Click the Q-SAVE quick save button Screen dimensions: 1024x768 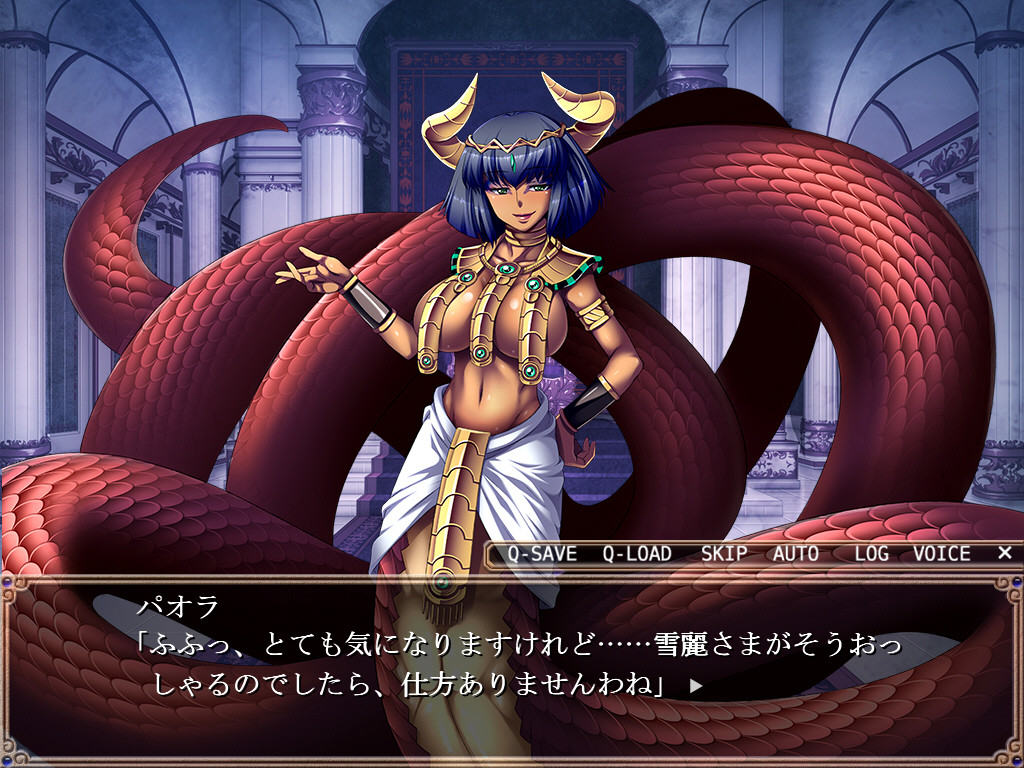point(542,554)
